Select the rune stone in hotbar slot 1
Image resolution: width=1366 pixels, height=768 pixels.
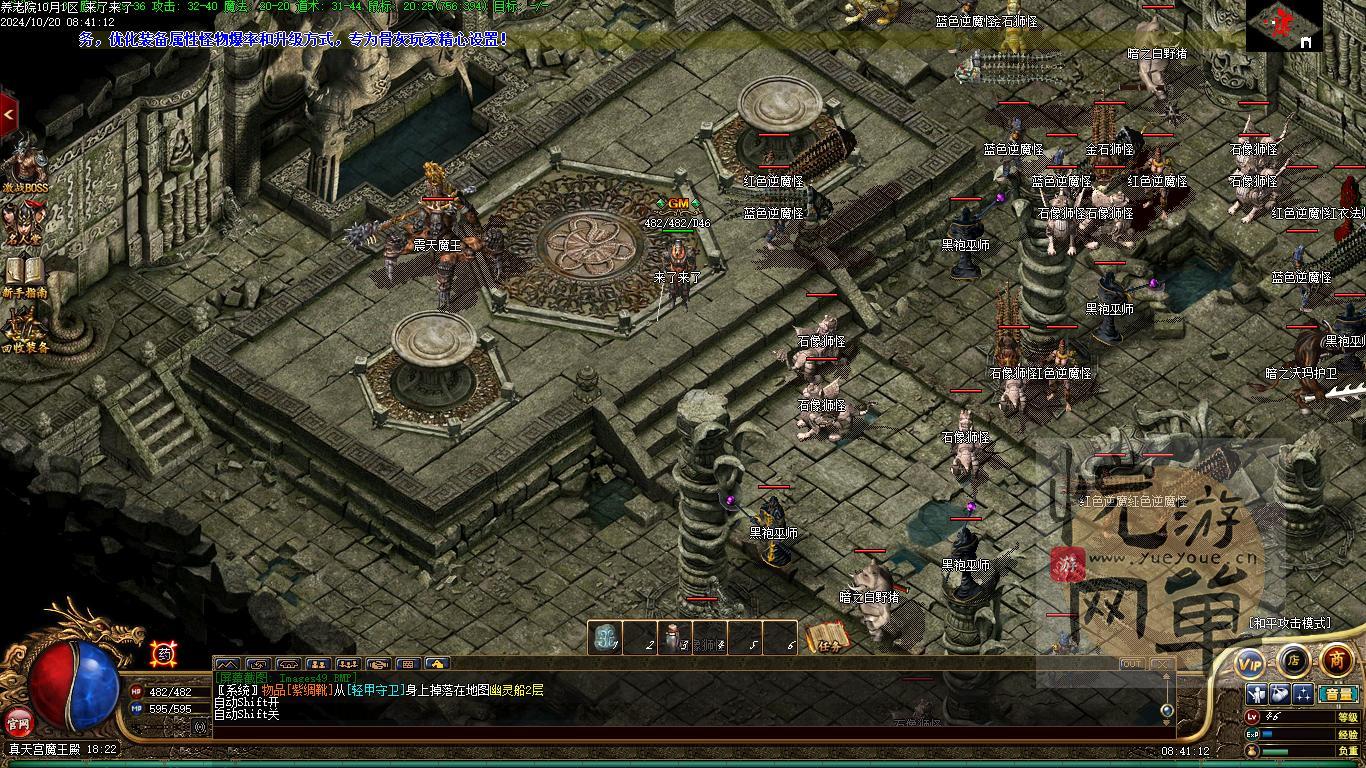[605, 638]
